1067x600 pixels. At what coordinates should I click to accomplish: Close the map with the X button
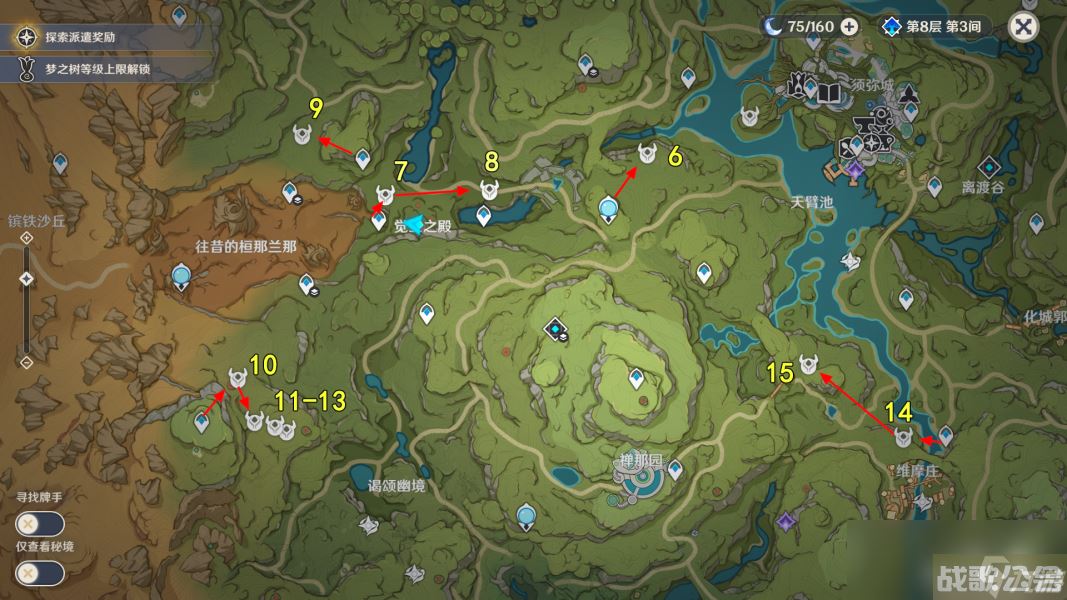[x=1024, y=26]
